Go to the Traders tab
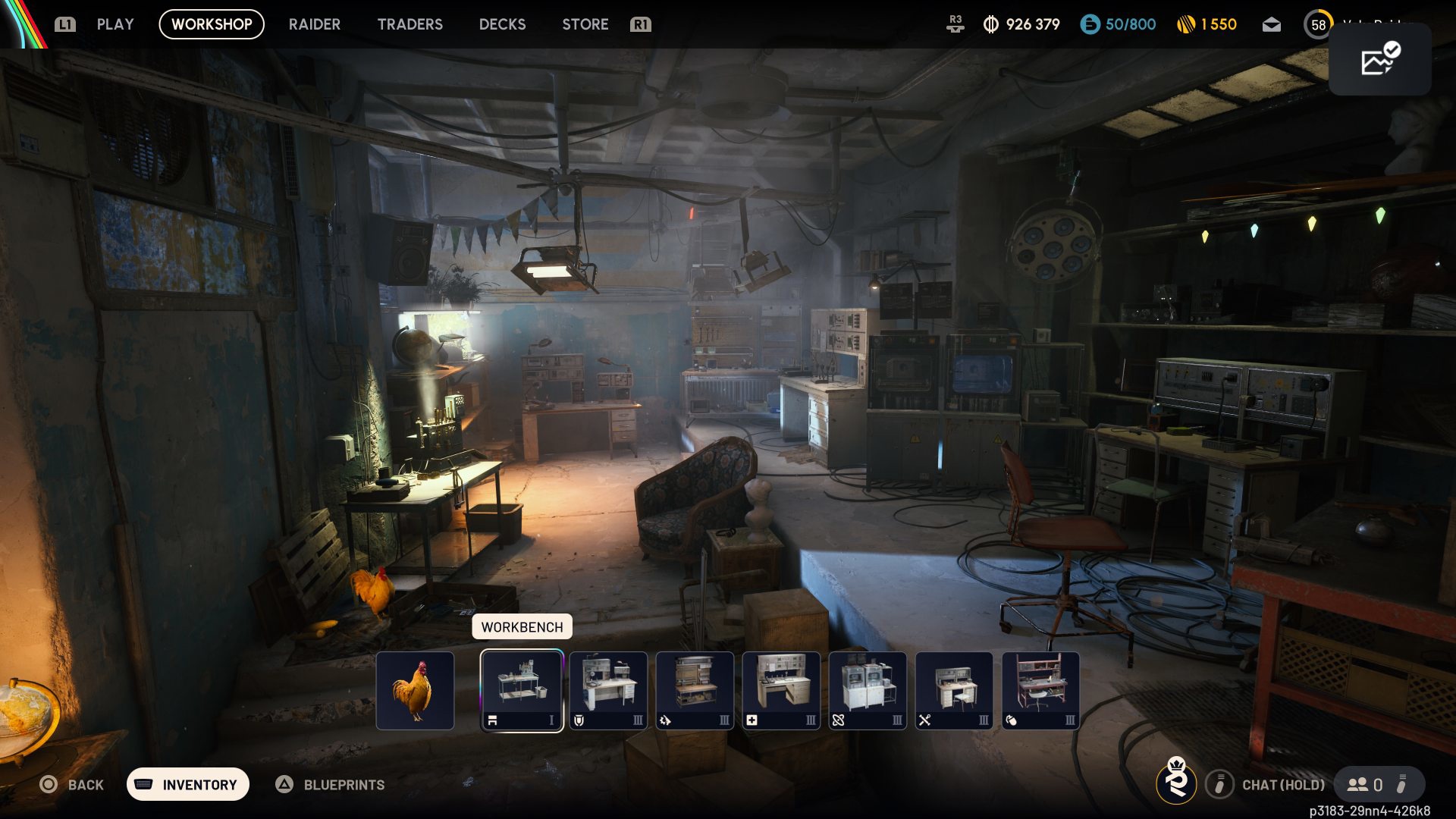The width and height of the screenshot is (1456, 819). pyautogui.click(x=409, y=24)
